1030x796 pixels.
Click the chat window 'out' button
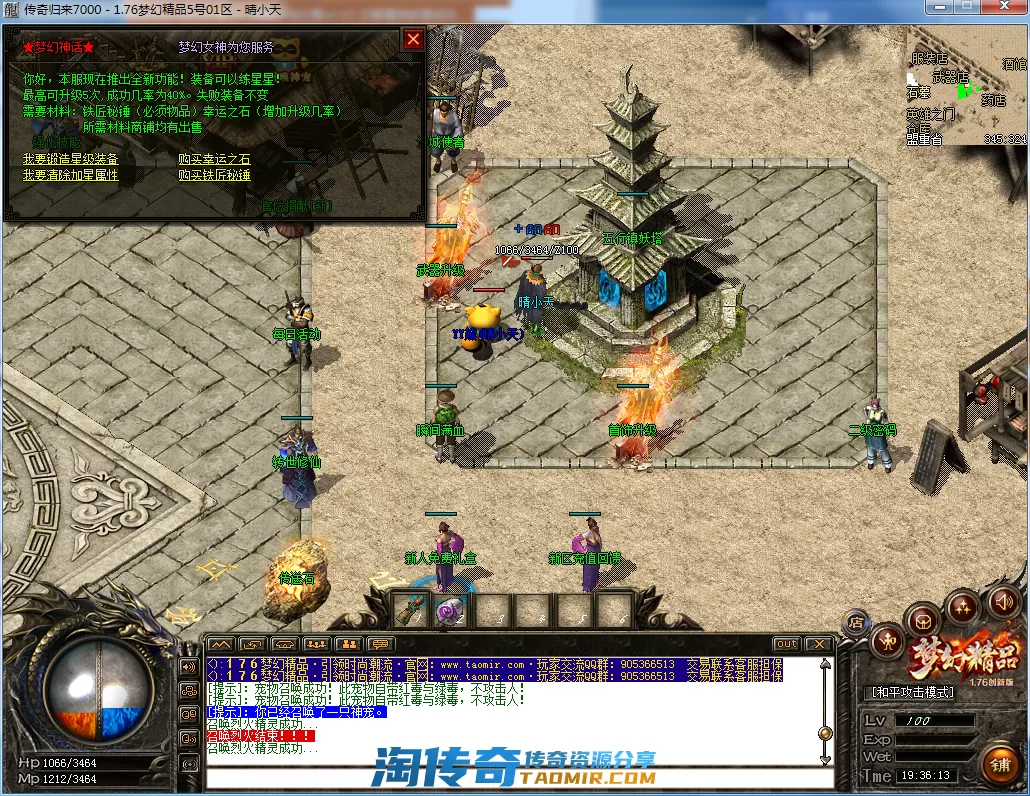(x=787, y=644)
